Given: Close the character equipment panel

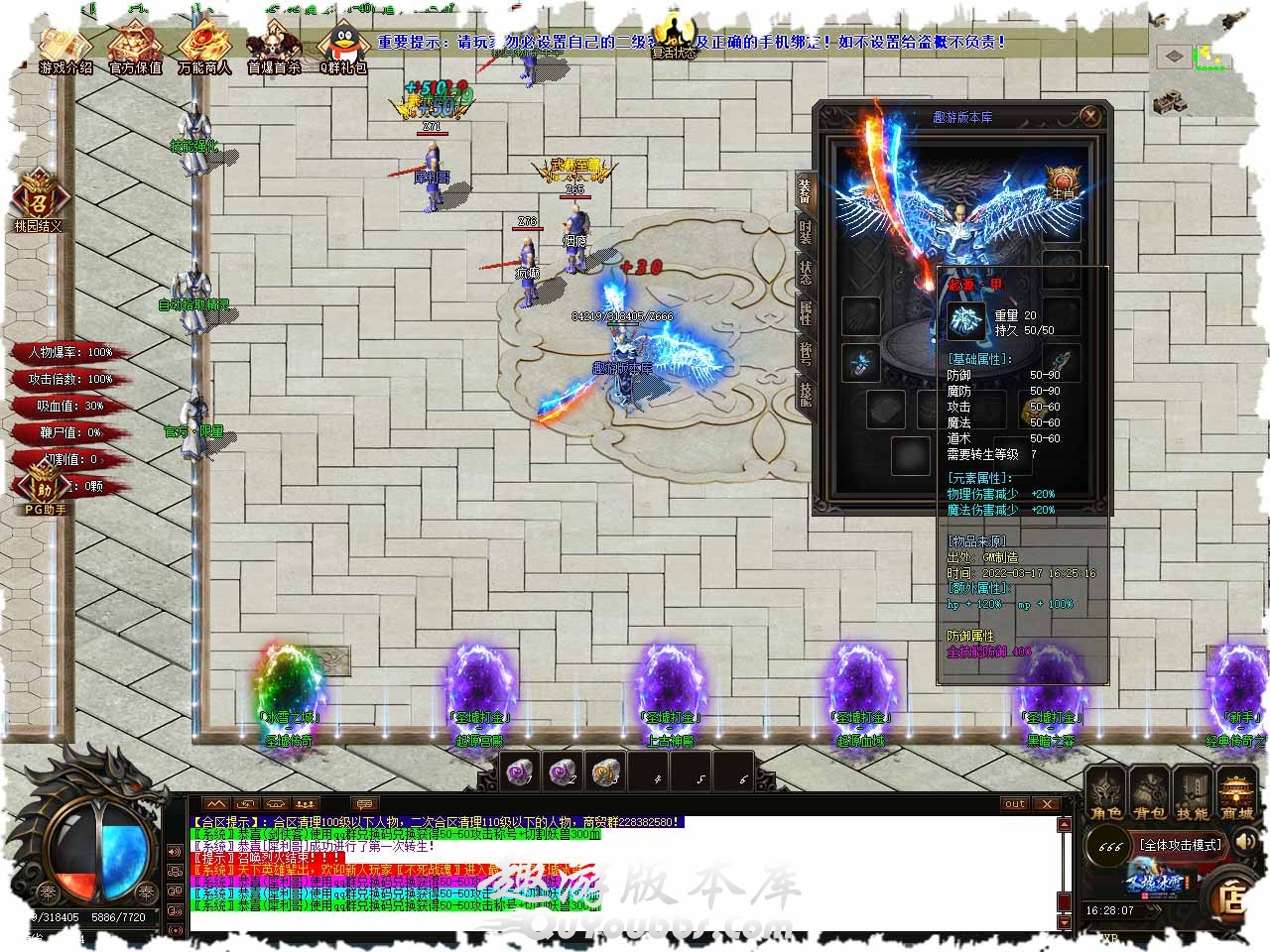Looking at the screenshot, I should coord(1090,116).
